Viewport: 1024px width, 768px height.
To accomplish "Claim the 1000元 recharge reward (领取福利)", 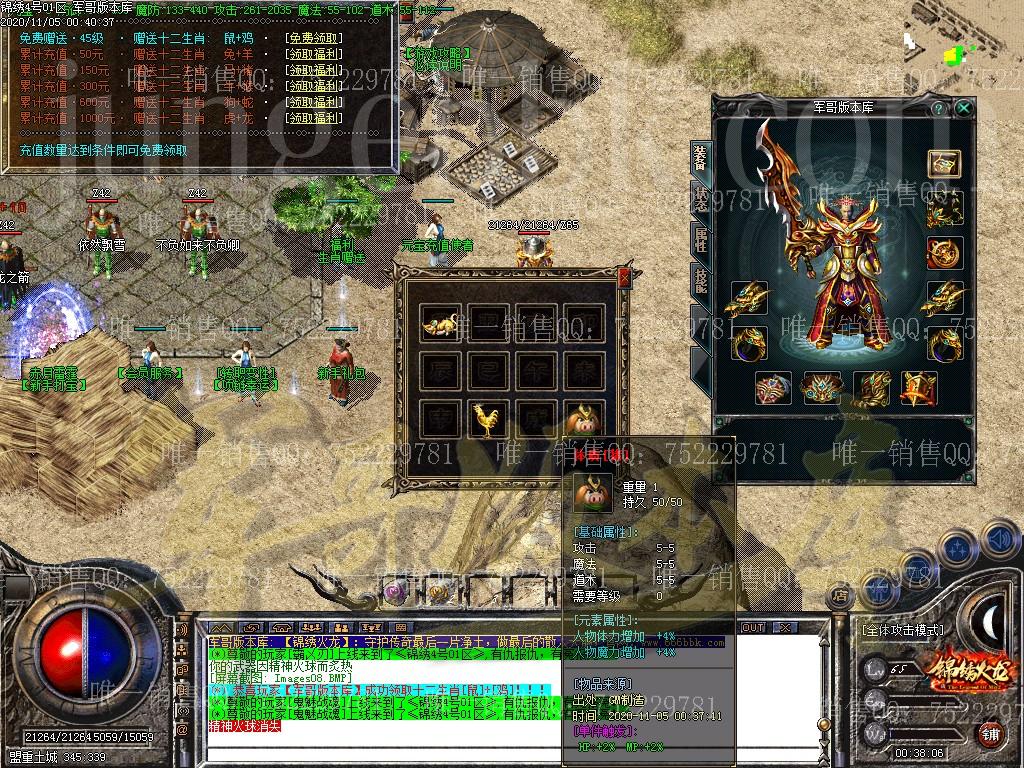I will tap(313, 118).
